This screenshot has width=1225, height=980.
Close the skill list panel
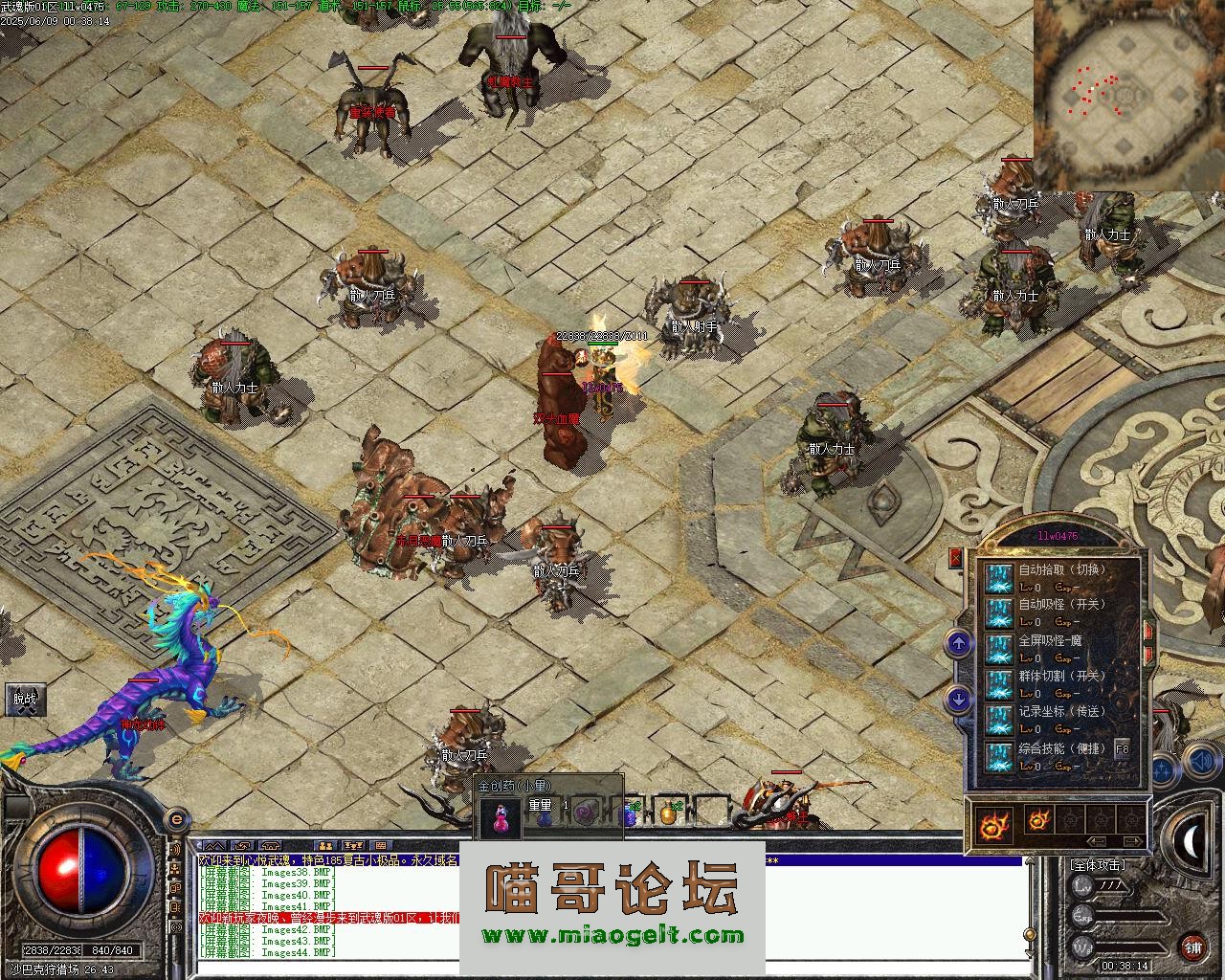[955, 557]
